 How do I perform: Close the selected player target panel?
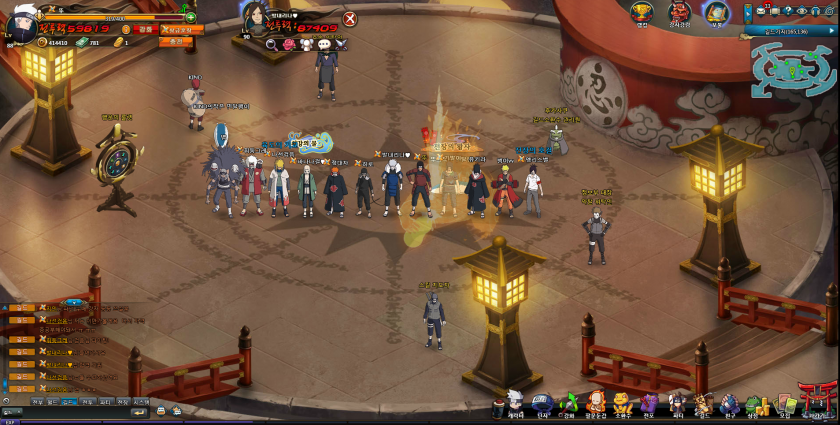point(350,19)
